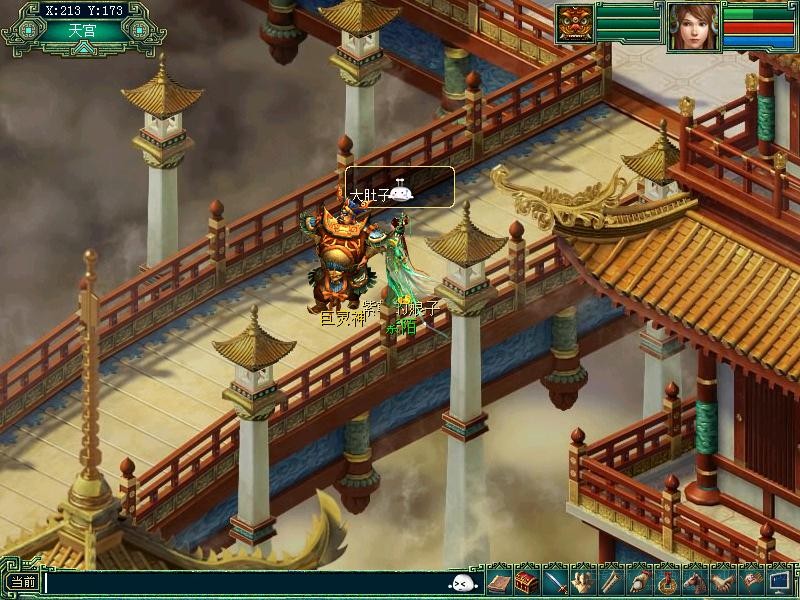Open the treasure chest inventory icon
The image size is (800, 600).
pos(527,581)
